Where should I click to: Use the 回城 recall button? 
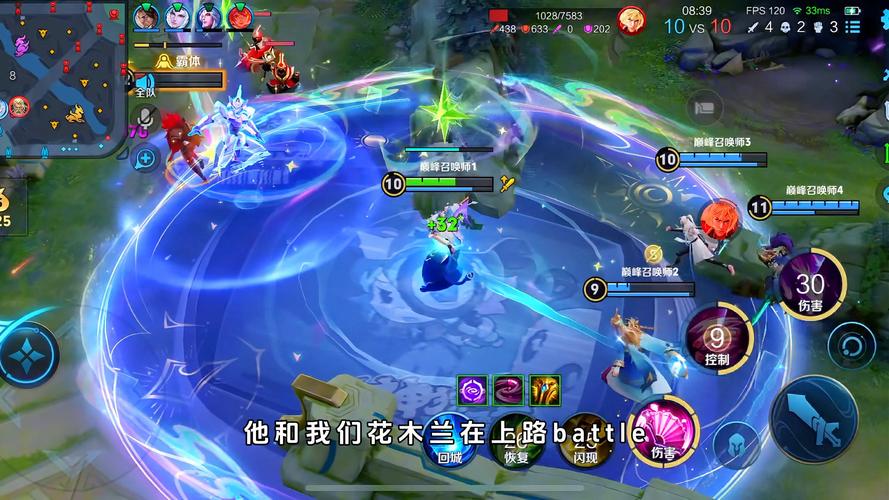coord(450,438)
